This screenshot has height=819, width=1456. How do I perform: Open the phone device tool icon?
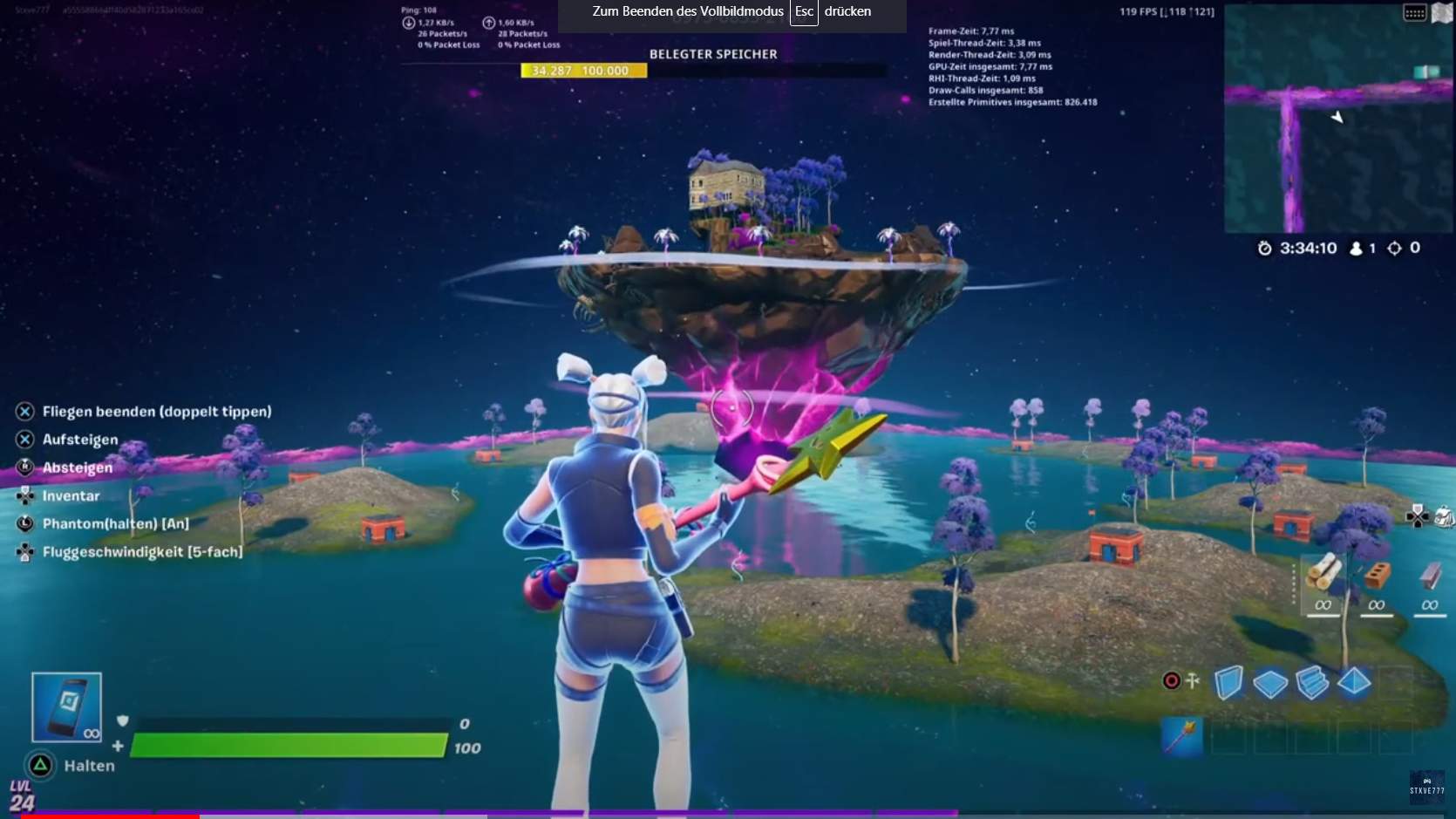[x=66, y=706]
